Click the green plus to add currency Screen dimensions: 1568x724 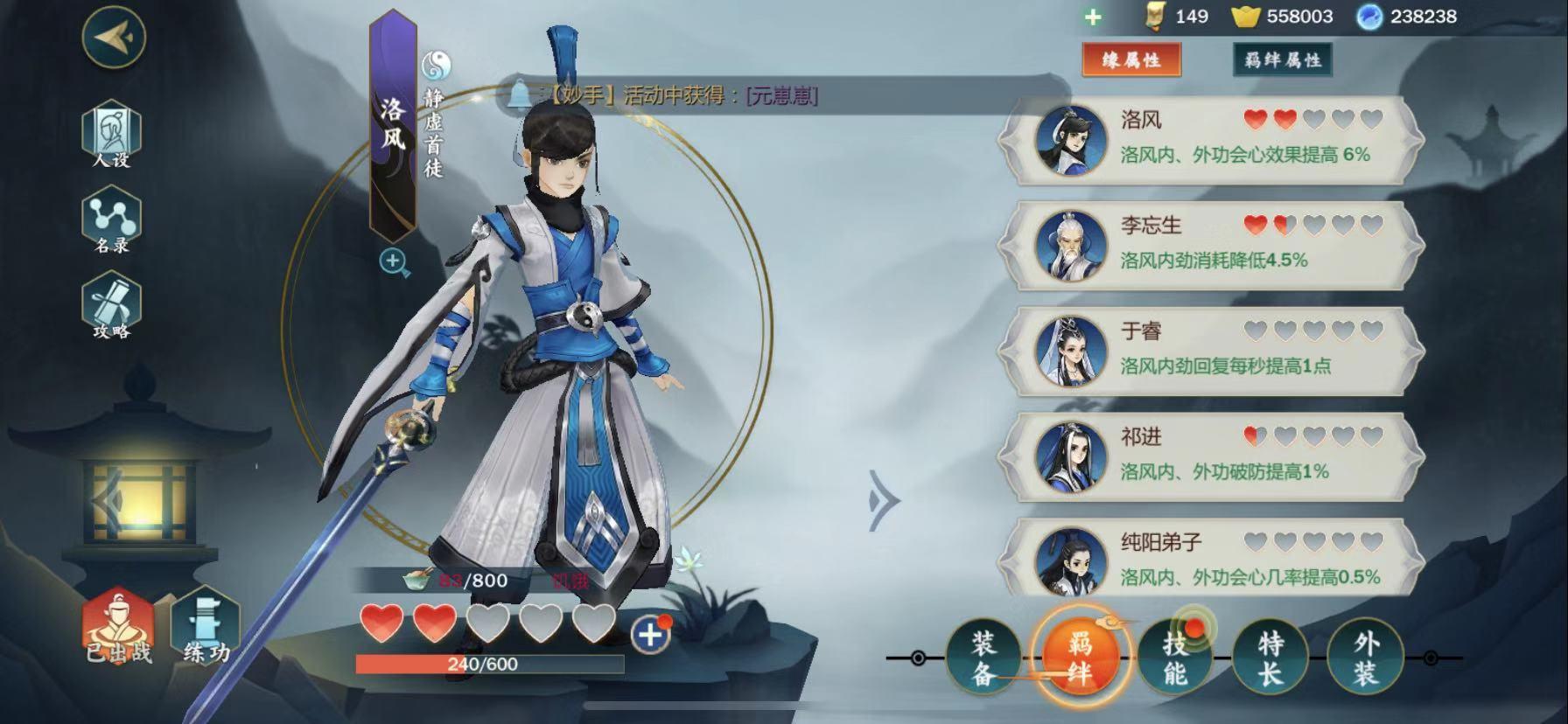point(1093,17)
